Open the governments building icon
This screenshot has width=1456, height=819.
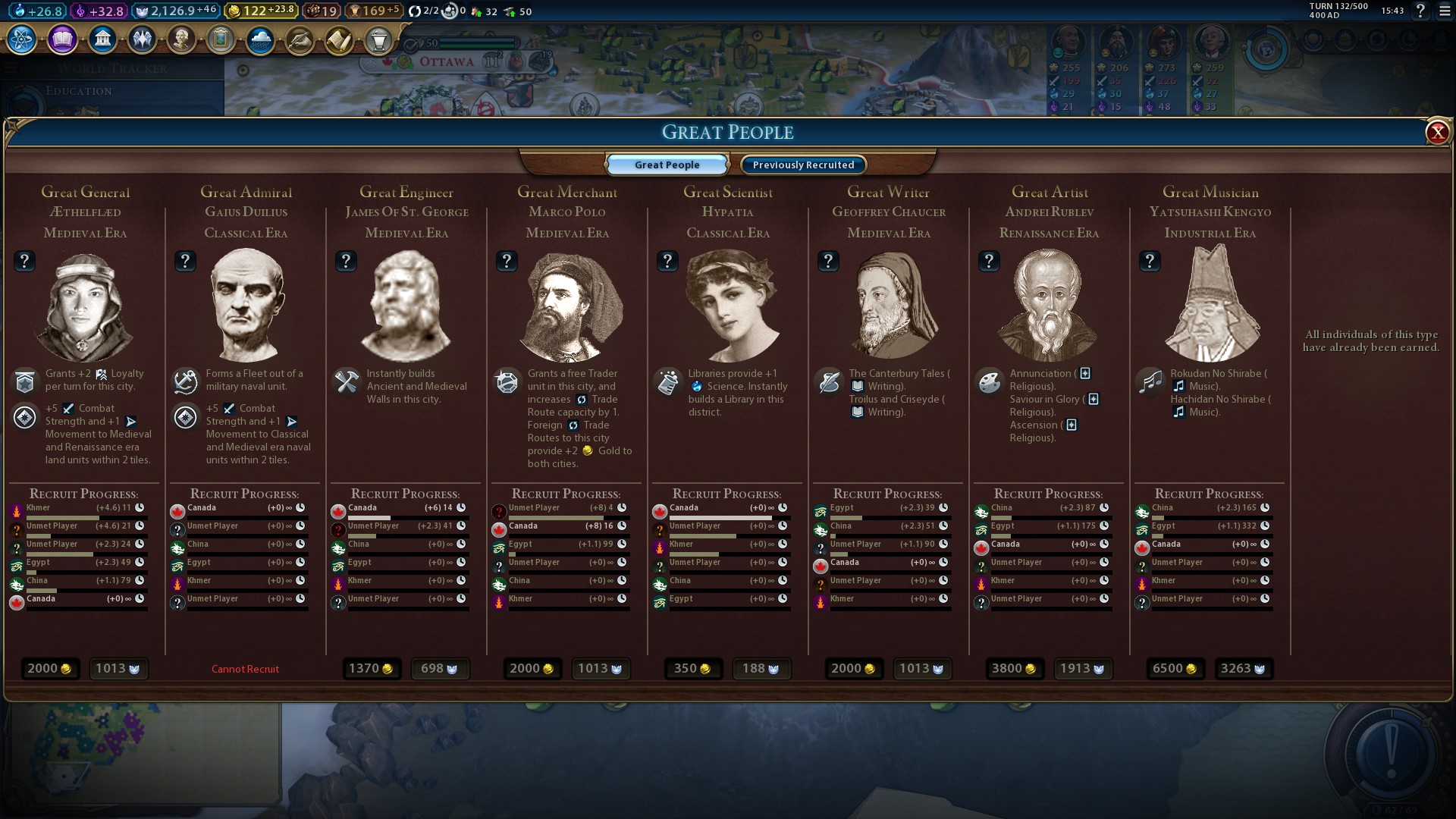[x=102, y=39]
